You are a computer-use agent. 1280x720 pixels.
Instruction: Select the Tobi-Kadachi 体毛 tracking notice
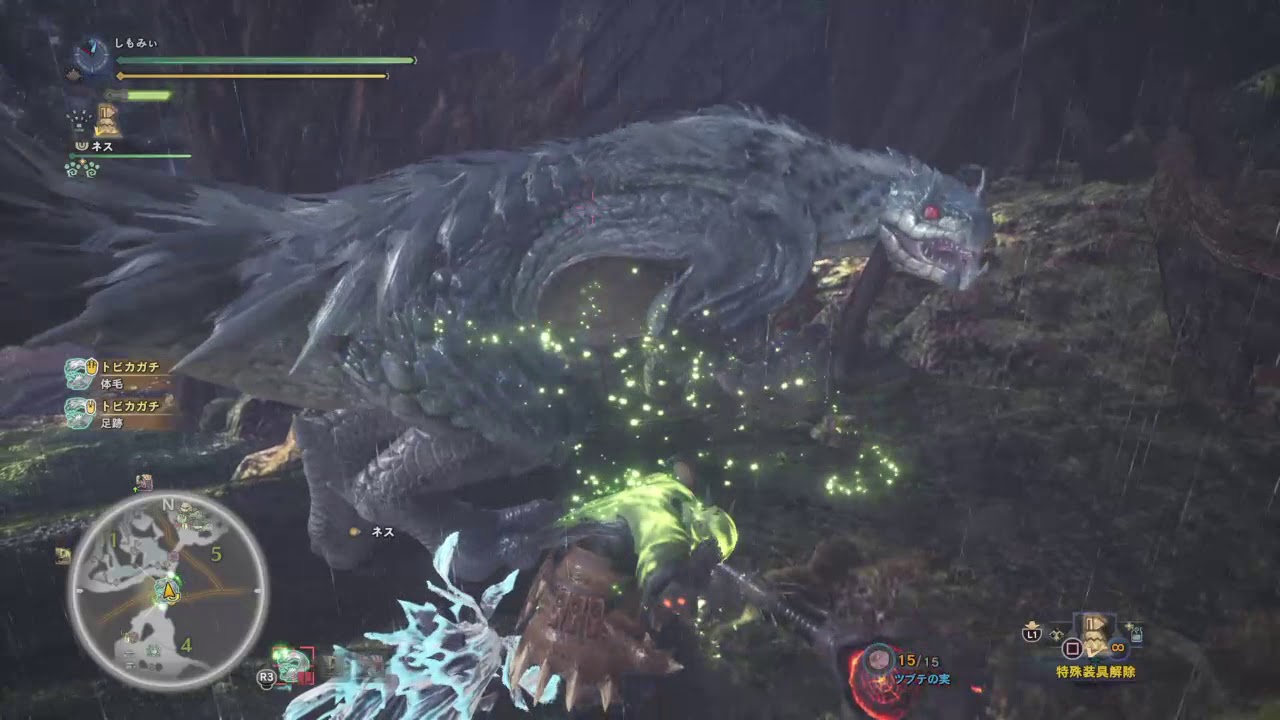click(x=113, y=373)
